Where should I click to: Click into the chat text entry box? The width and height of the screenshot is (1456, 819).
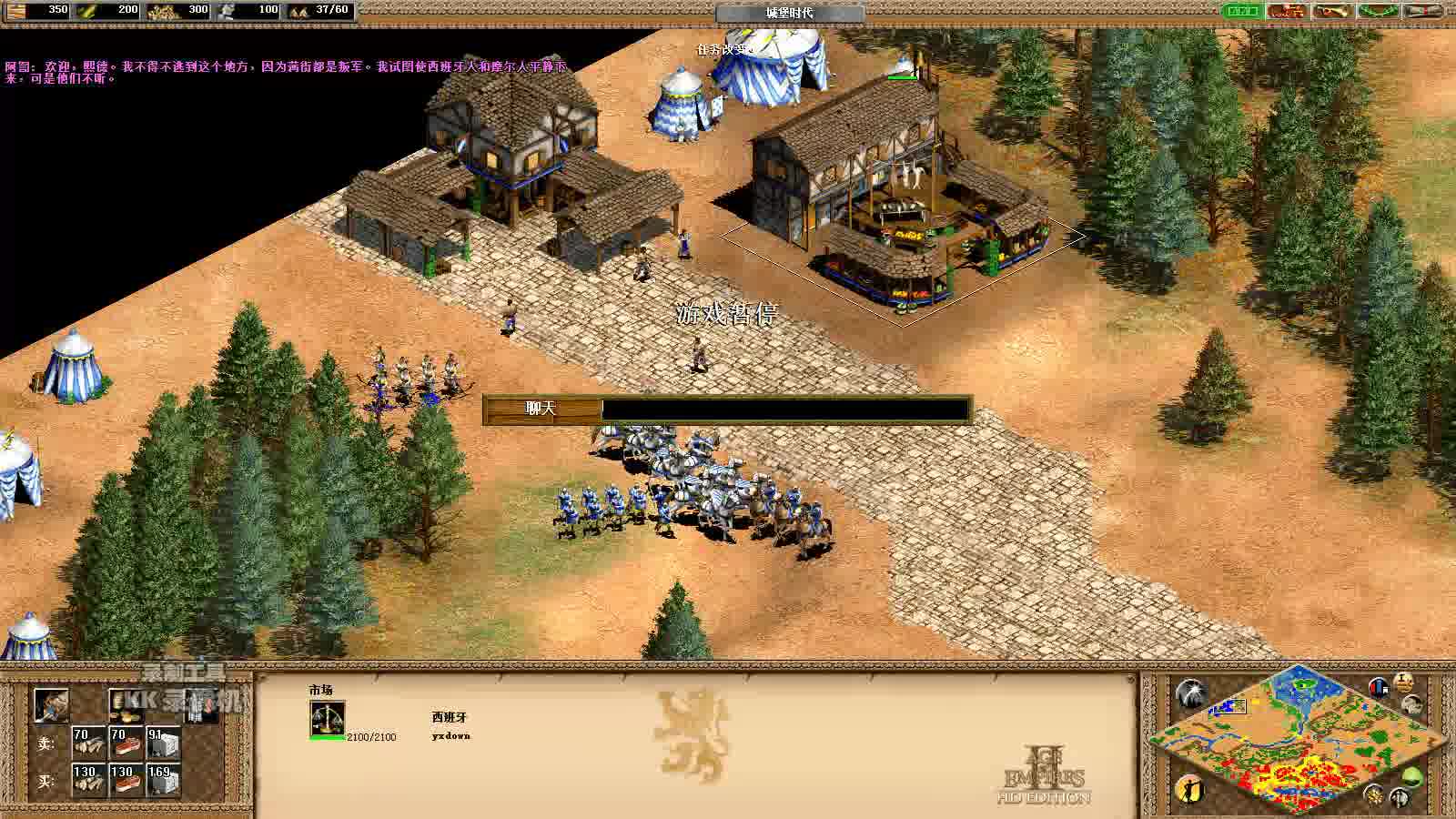(785, 409)
